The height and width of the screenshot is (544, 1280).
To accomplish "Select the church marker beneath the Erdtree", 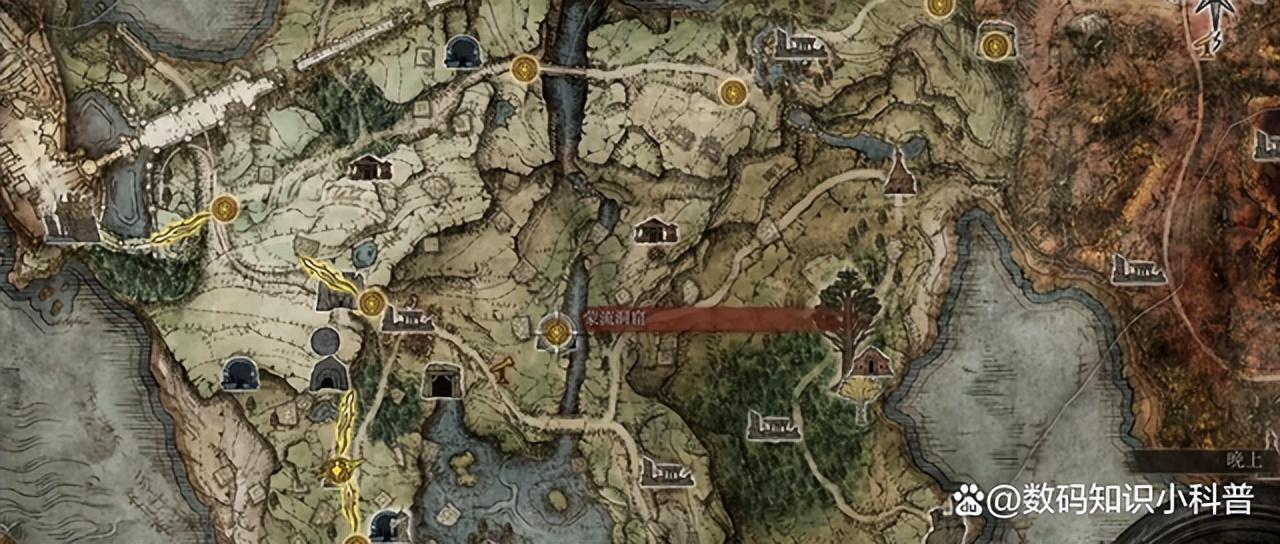I will pyautogui.click(x=870, y=361).
